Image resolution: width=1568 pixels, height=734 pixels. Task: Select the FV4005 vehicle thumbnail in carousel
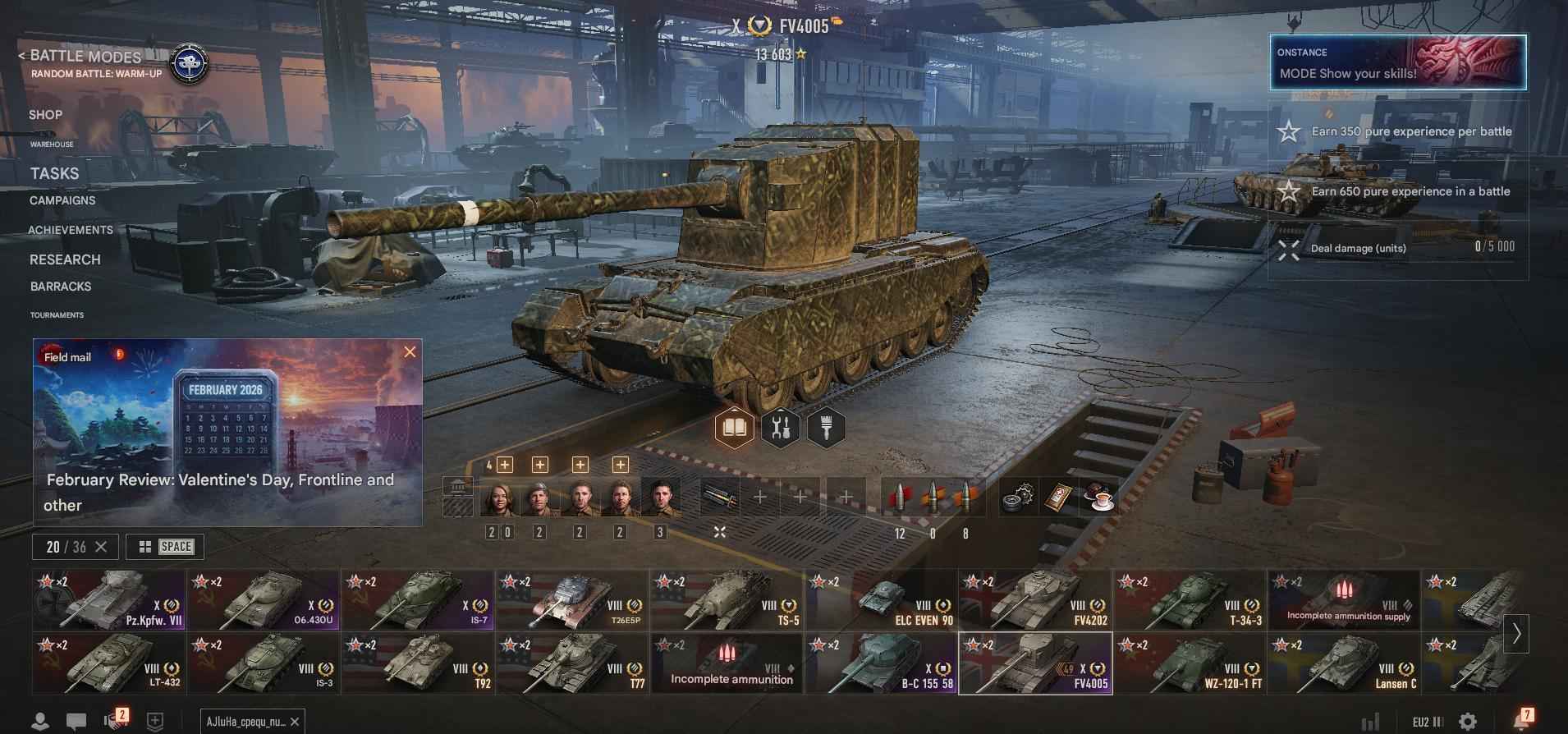coord(1037,663)
